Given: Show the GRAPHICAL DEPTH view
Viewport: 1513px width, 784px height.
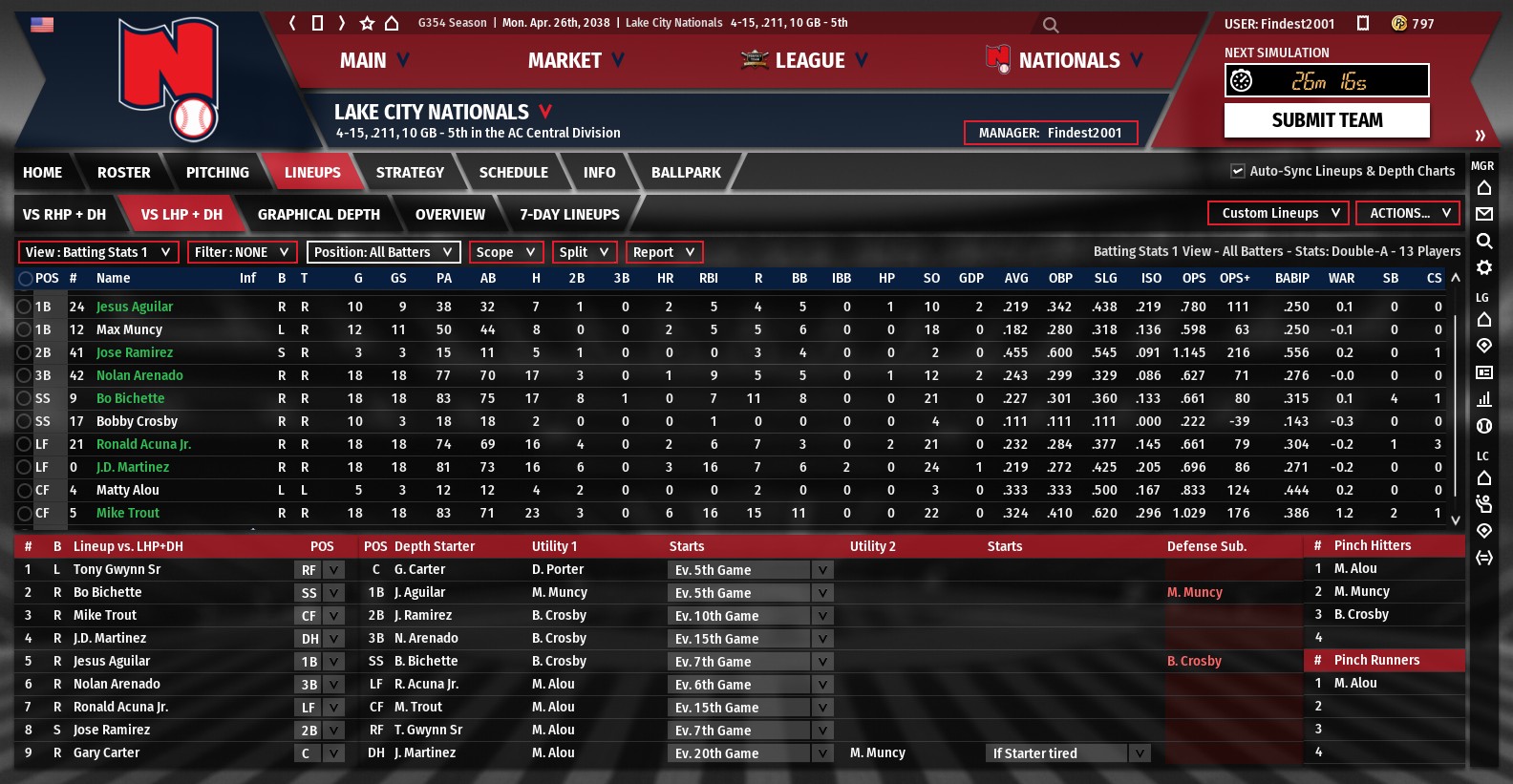Looking at the screenshot, I should point(318,215).
